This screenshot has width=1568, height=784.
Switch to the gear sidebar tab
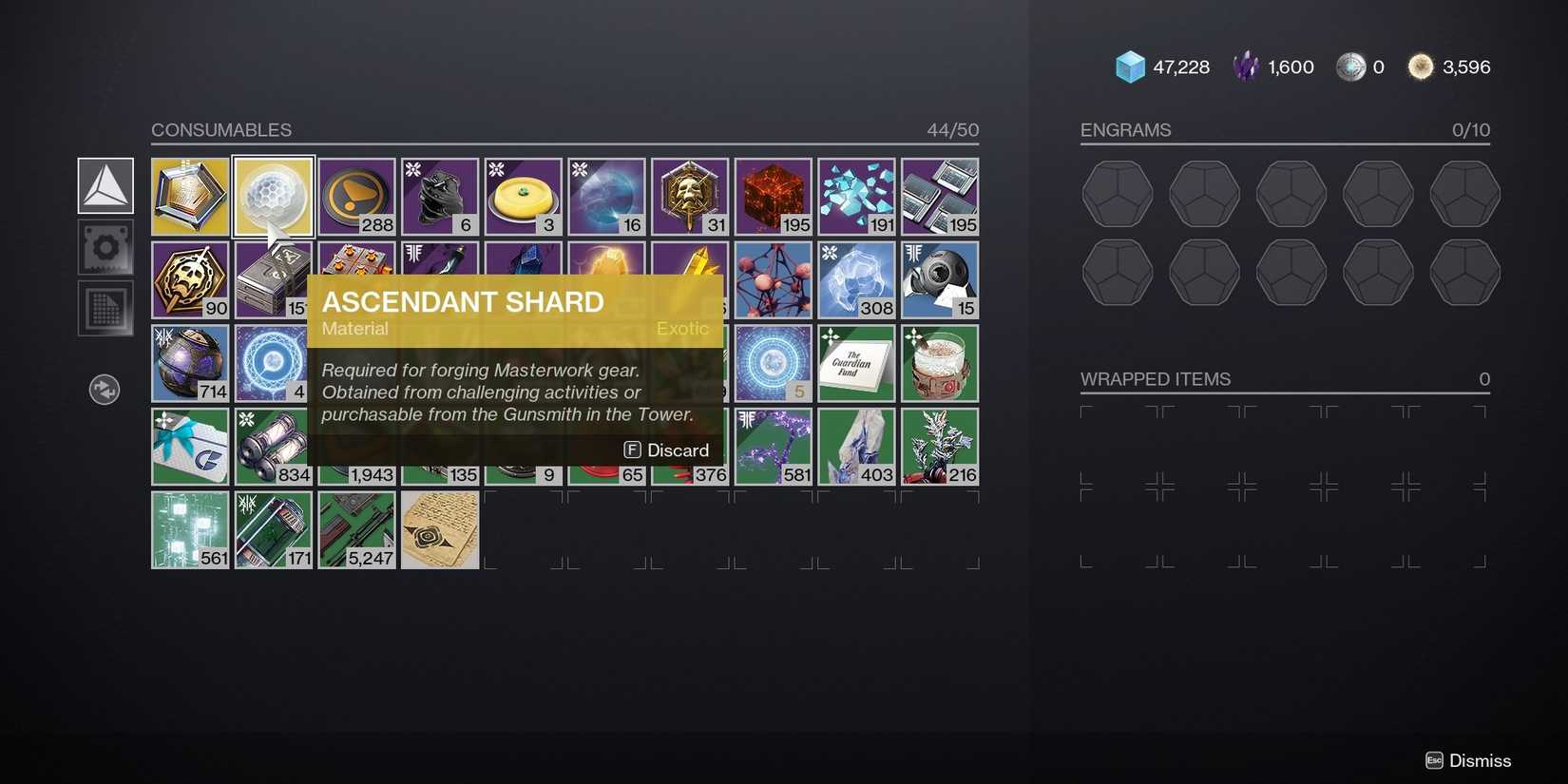click(x=105, y=247)
